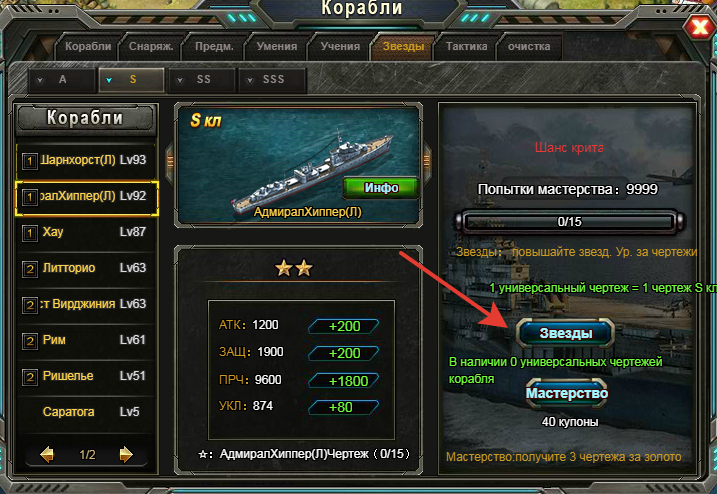Image resolution: width=717 pixels, height=494 pixels.
Task: Go to previous ship list page
Action: tap(47, 455)
